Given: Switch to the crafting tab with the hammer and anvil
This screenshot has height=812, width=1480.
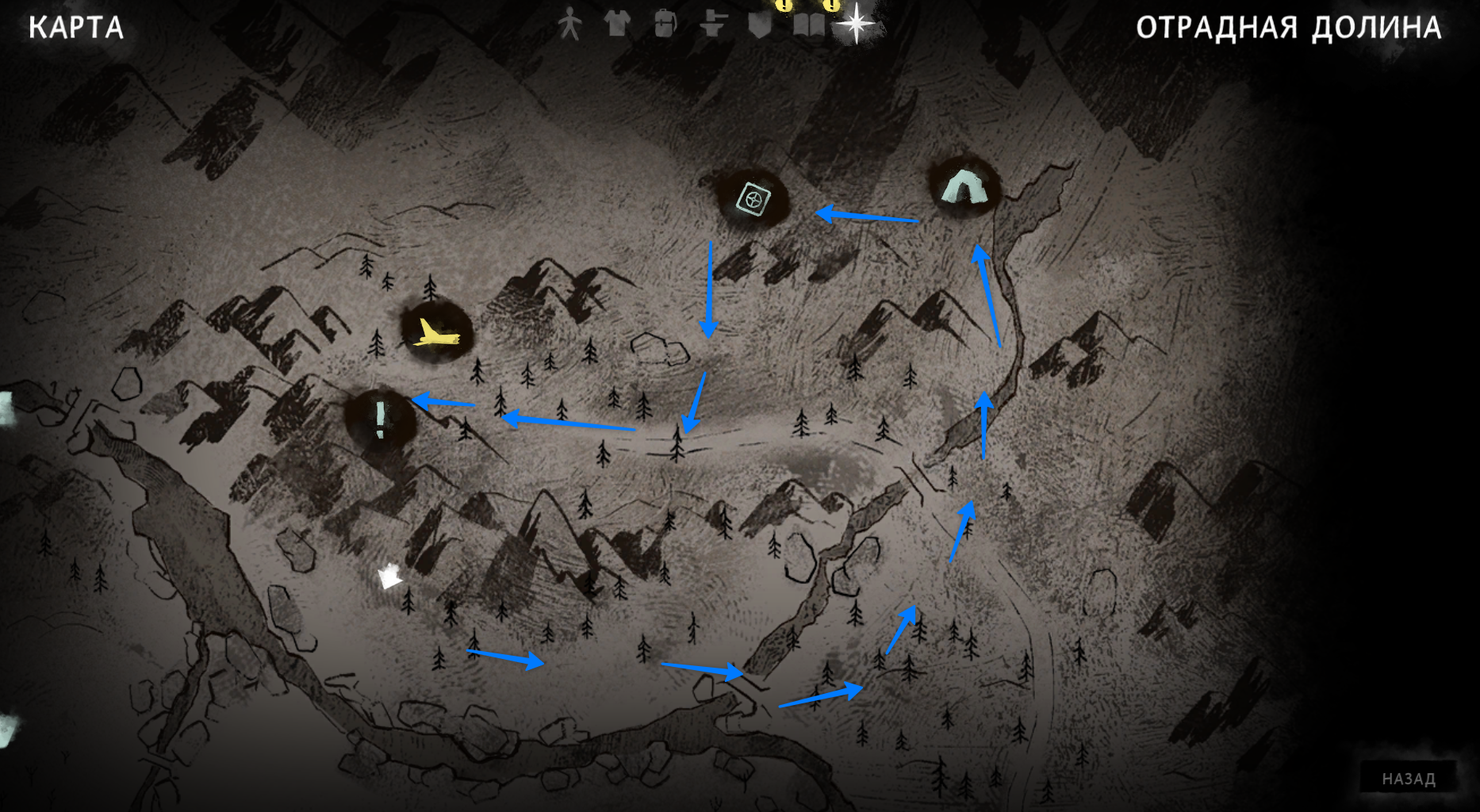Looking at the screenshot, I should pyautogui.click(x=713, y=25).
